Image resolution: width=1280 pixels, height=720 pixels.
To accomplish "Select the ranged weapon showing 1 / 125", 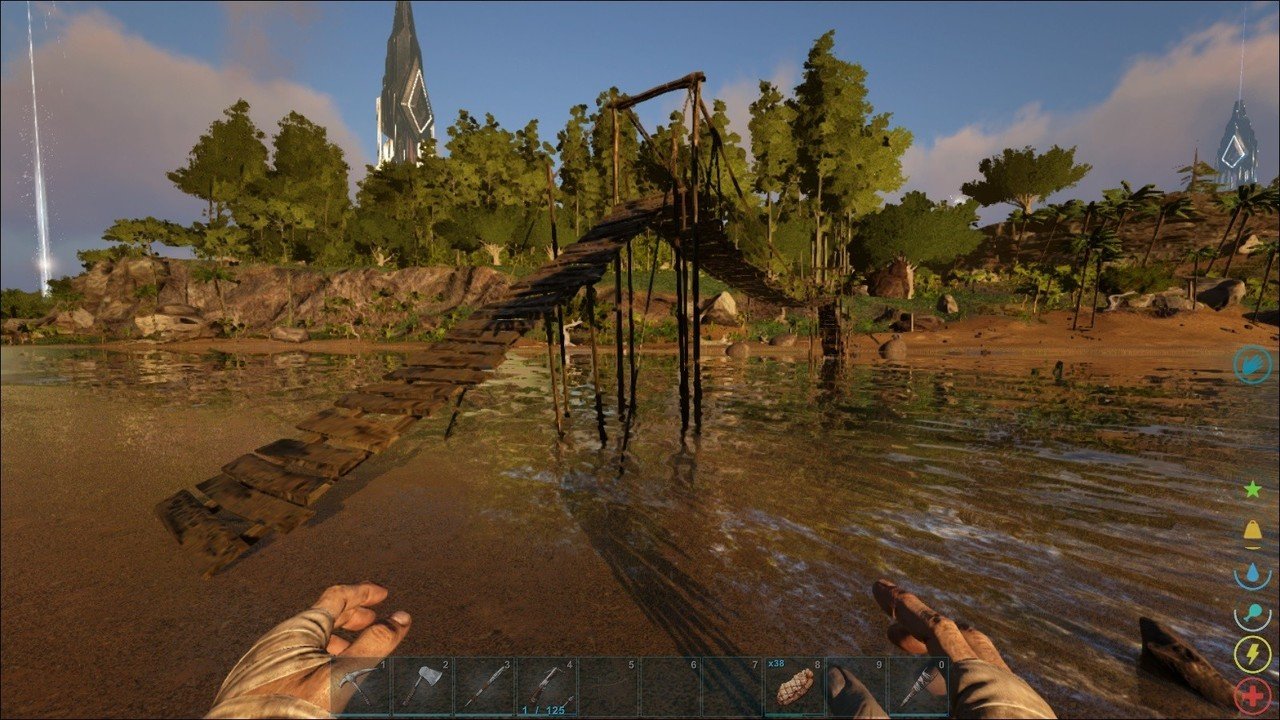I will 546,686.
